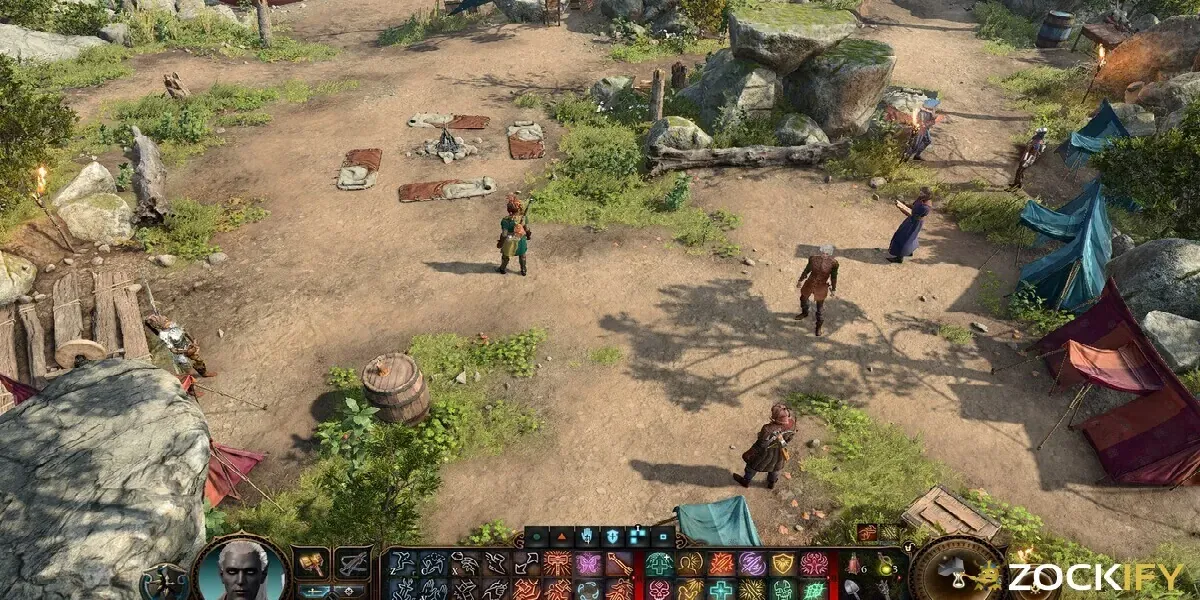Select the pale elf character portrait
The height and width of the screenshot is (600, 1200).
243,572
